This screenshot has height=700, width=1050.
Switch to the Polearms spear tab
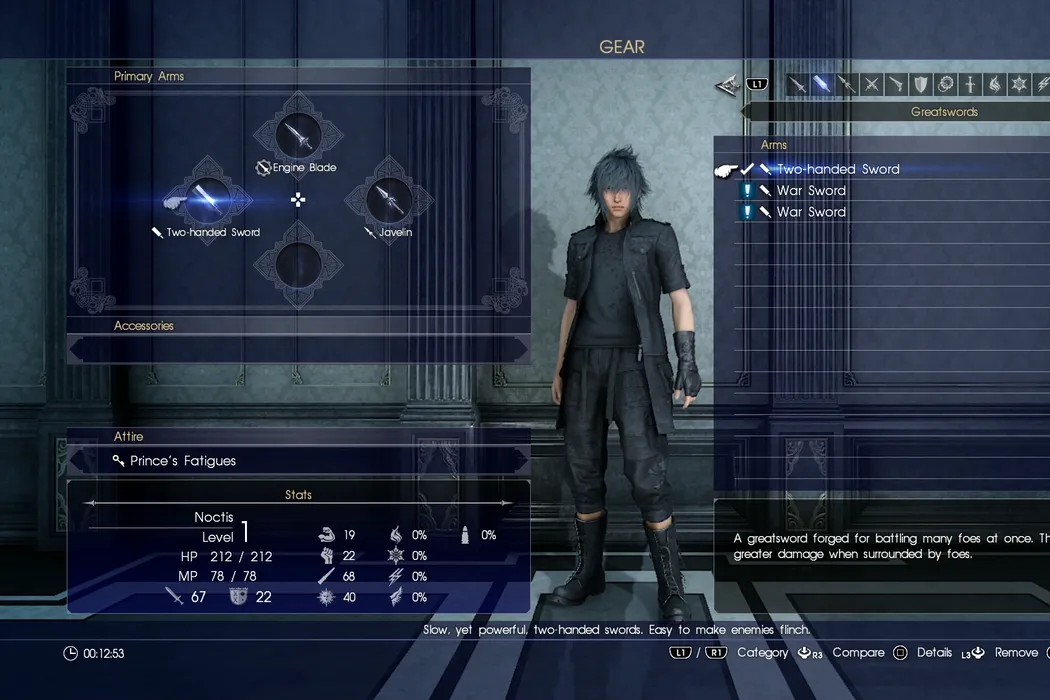(x=847, y=85)
